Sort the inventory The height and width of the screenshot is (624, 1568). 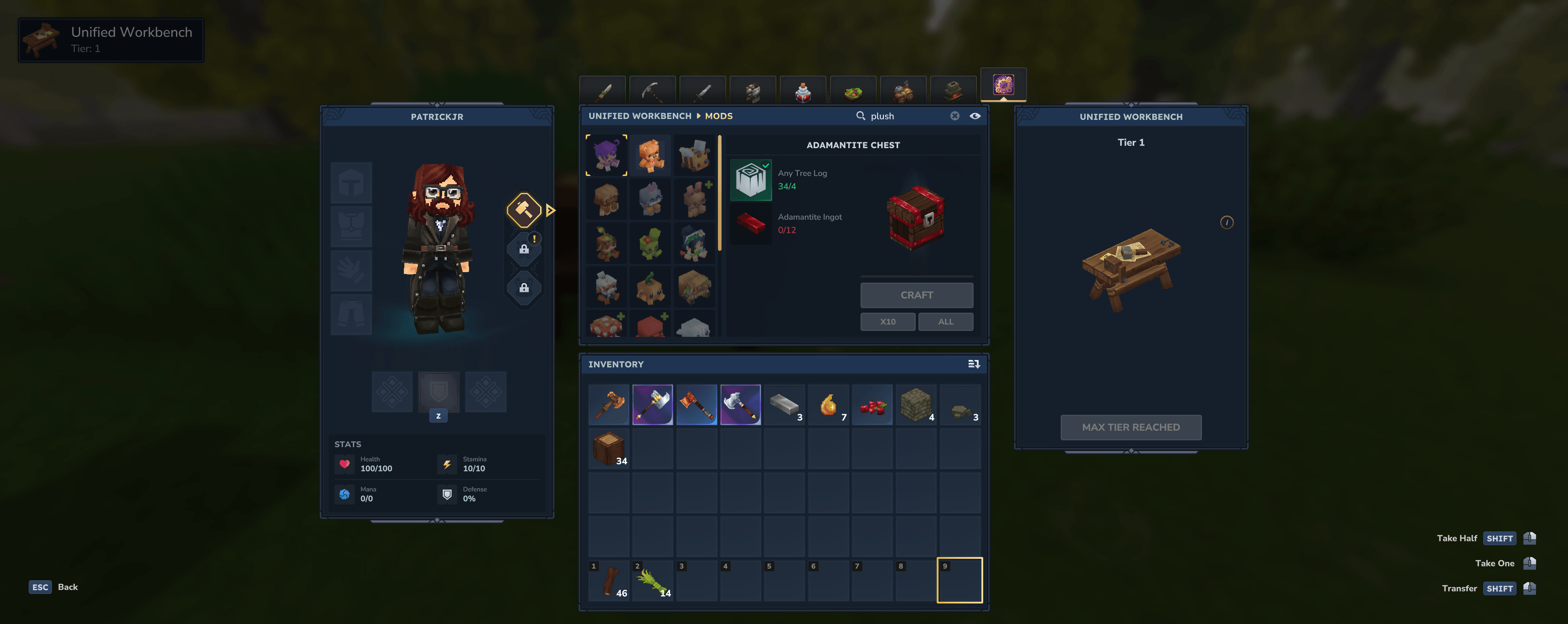(973, 364)
